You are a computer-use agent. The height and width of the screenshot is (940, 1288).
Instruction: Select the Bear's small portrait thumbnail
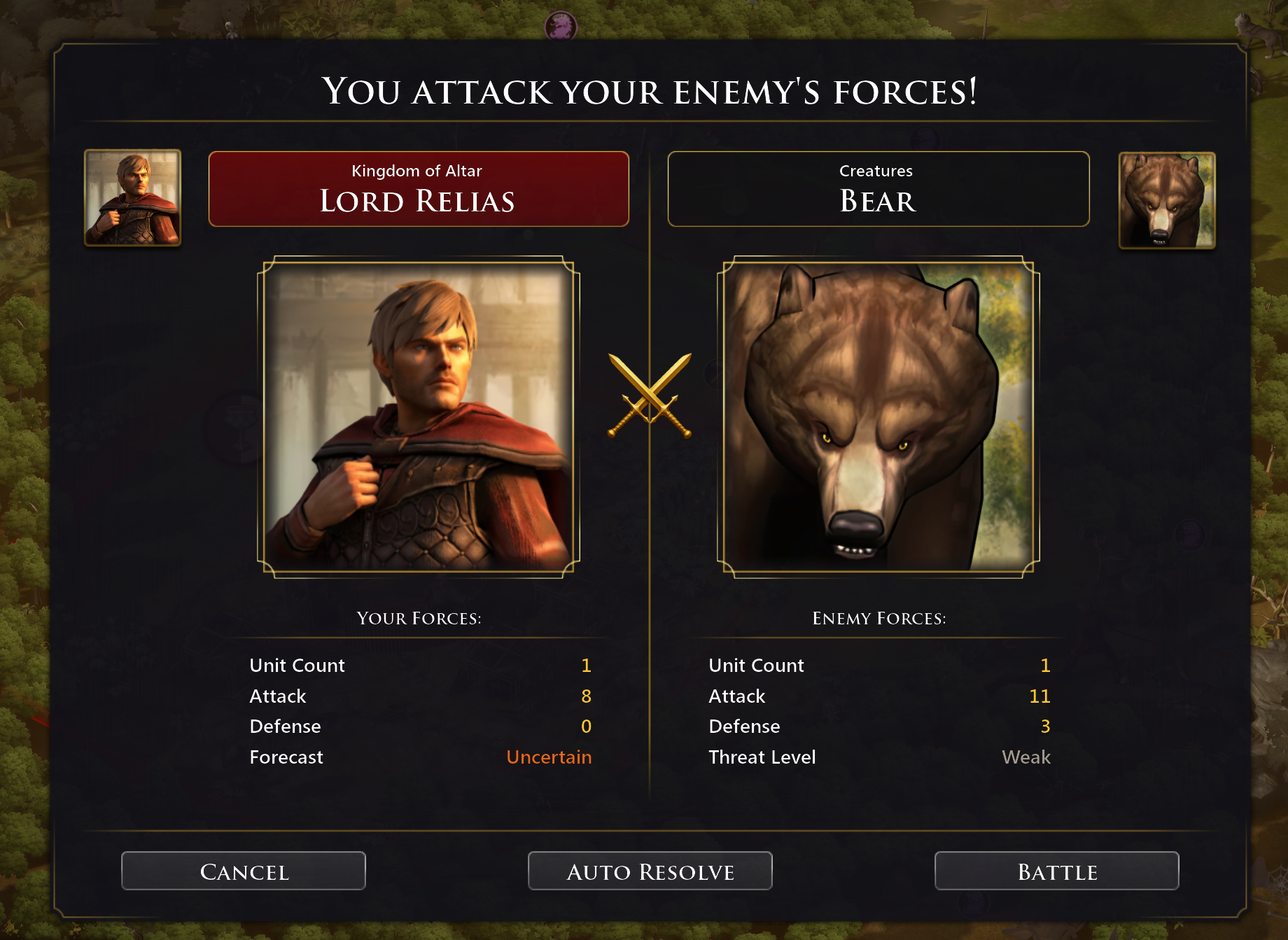(x=1167, y=200)
